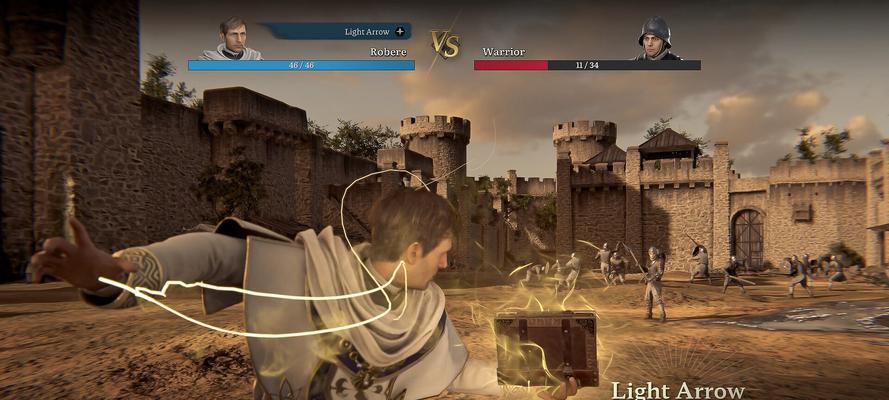Screen dimensions: 889x400
Task: Click Robere's portrait in the battle header
Action: coord(232,39)
